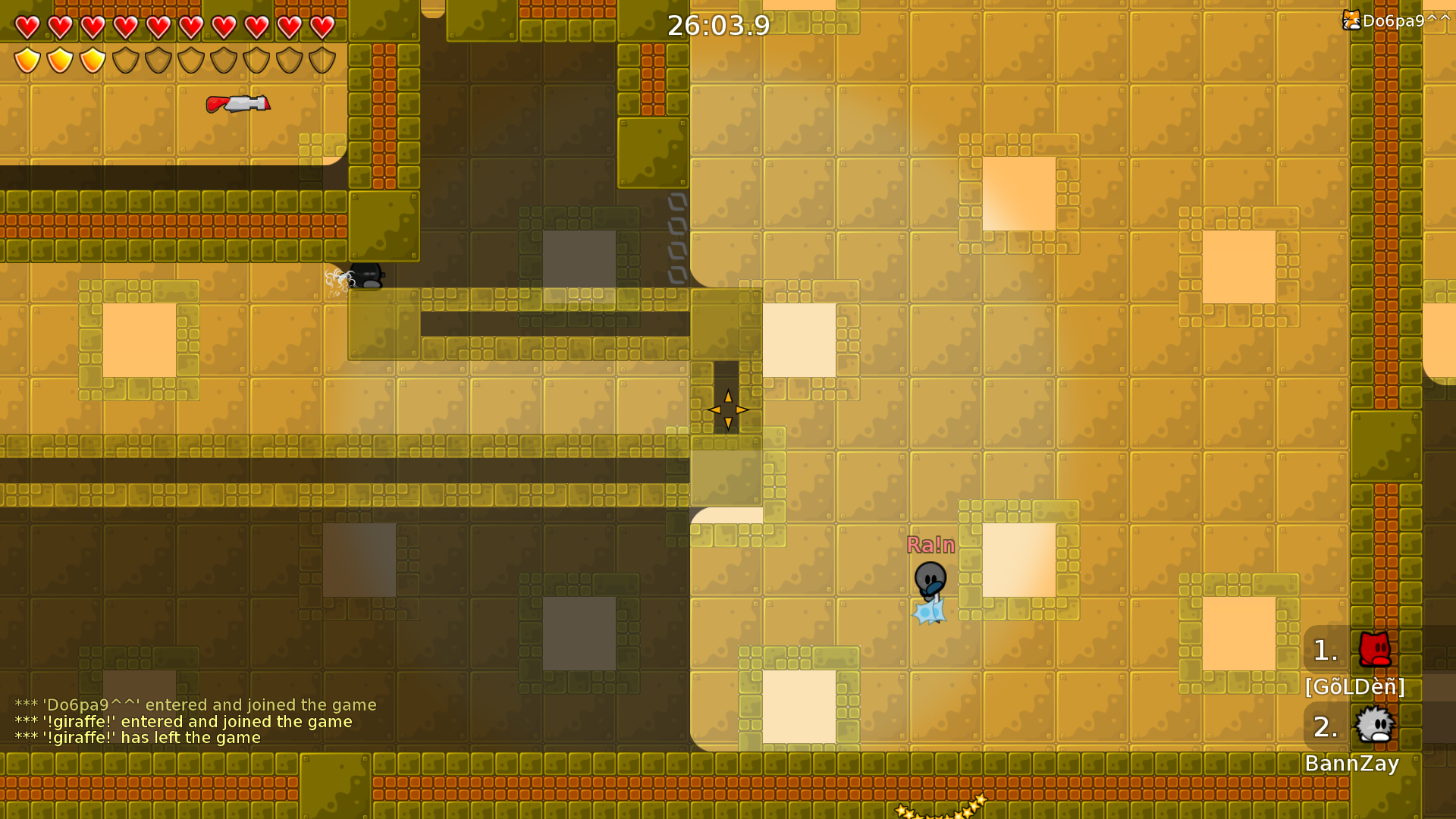Screen dimensions: 1456x819
Task: Click the Ra!n player nametag
Action: [931, 544]
